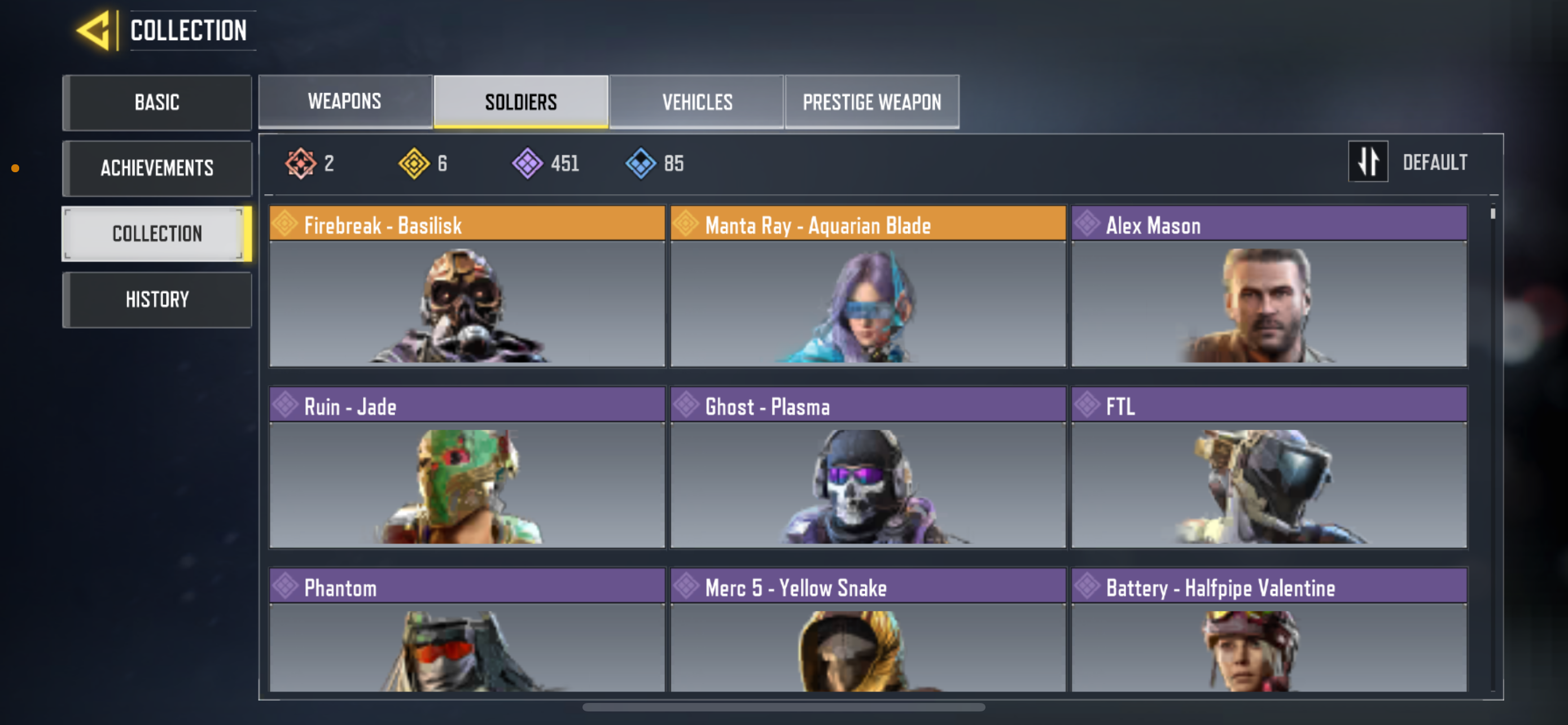Select the red legendary rarity filter icon
Screen dimensions: 1568x725
coord(300,163)
